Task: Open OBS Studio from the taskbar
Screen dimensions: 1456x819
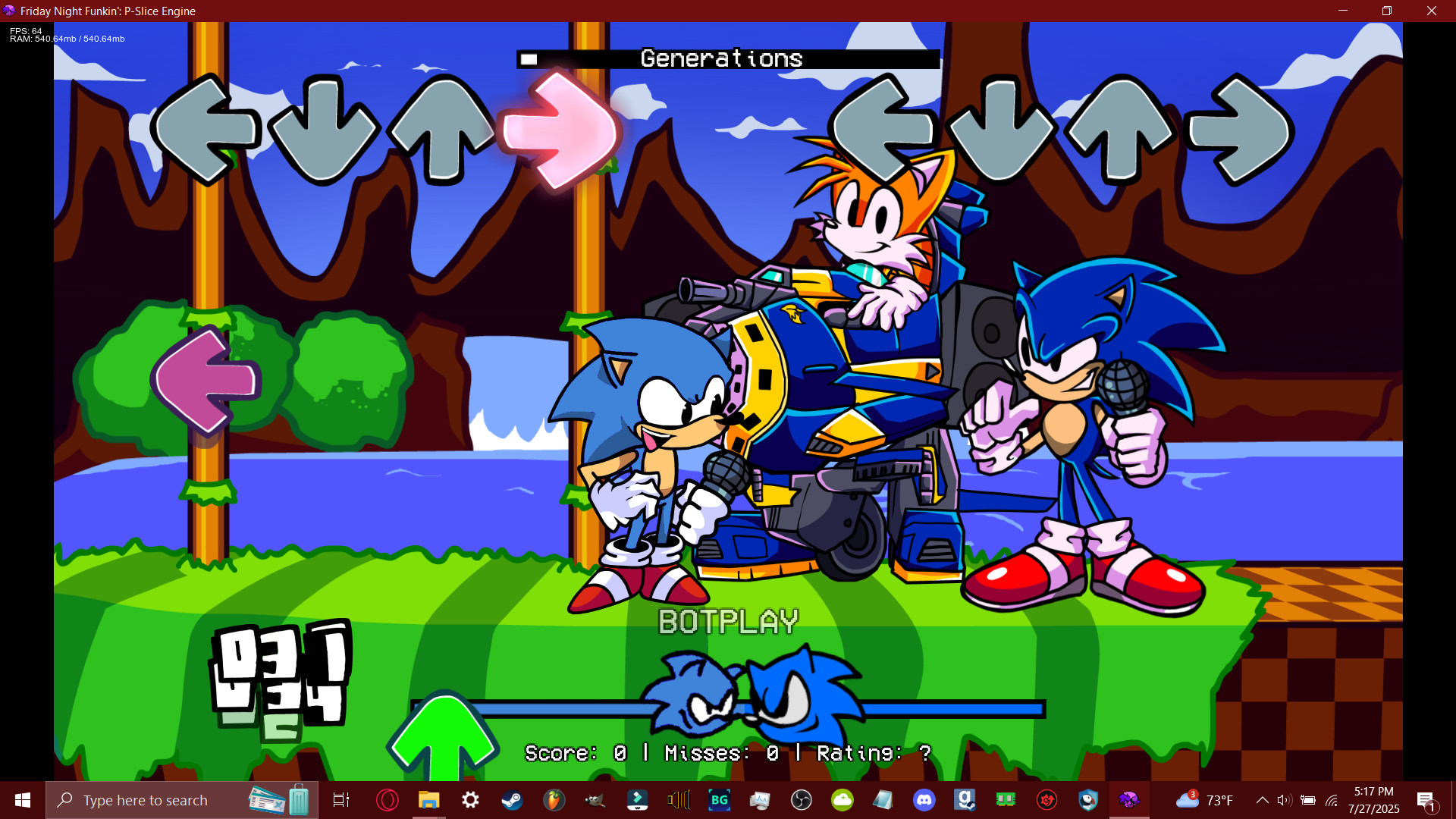Action: tap(802, 799)
